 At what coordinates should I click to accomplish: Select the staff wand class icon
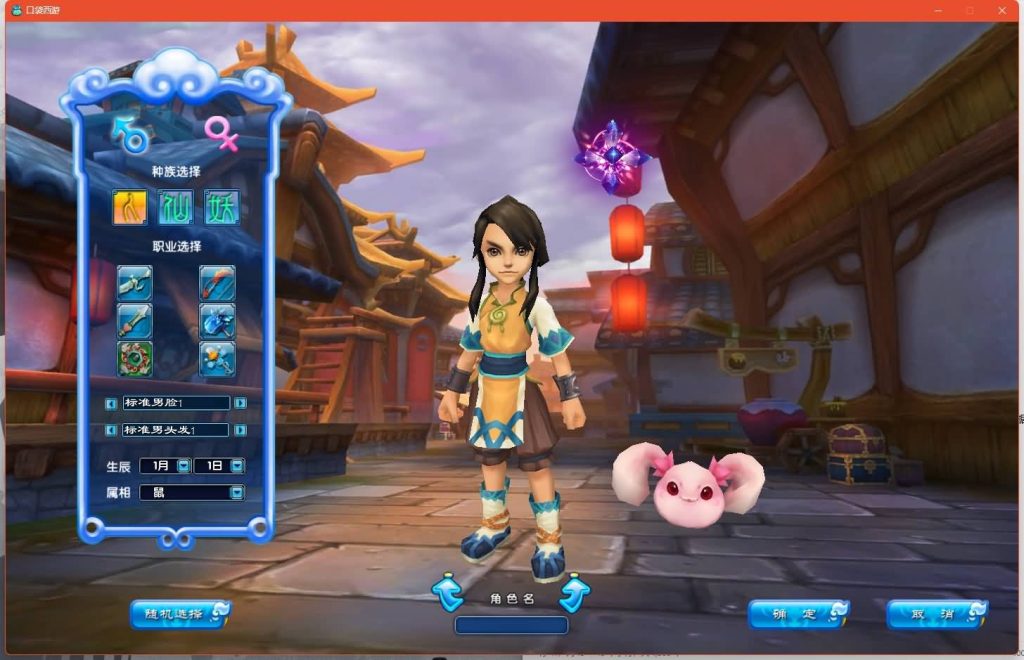point(217,358)
